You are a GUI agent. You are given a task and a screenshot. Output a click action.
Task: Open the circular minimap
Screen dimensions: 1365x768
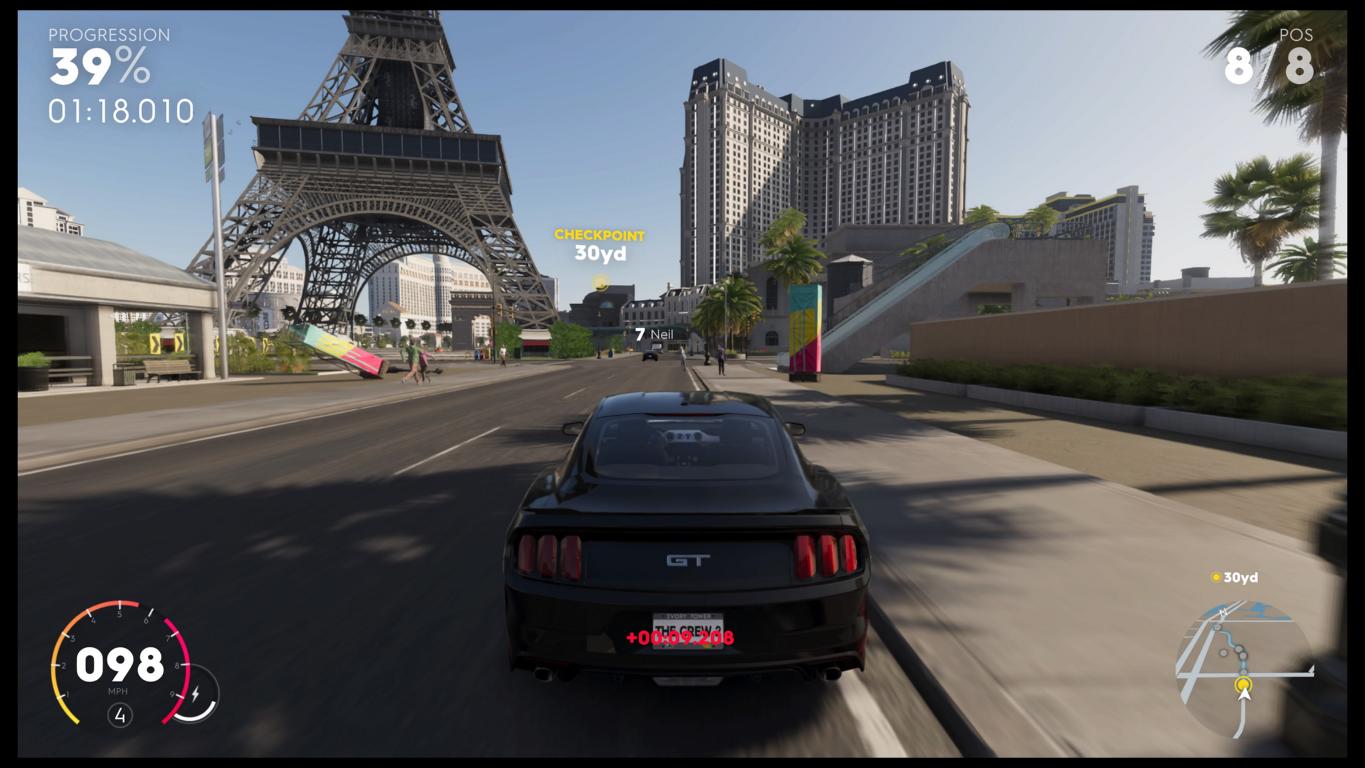click(1243, 668)
